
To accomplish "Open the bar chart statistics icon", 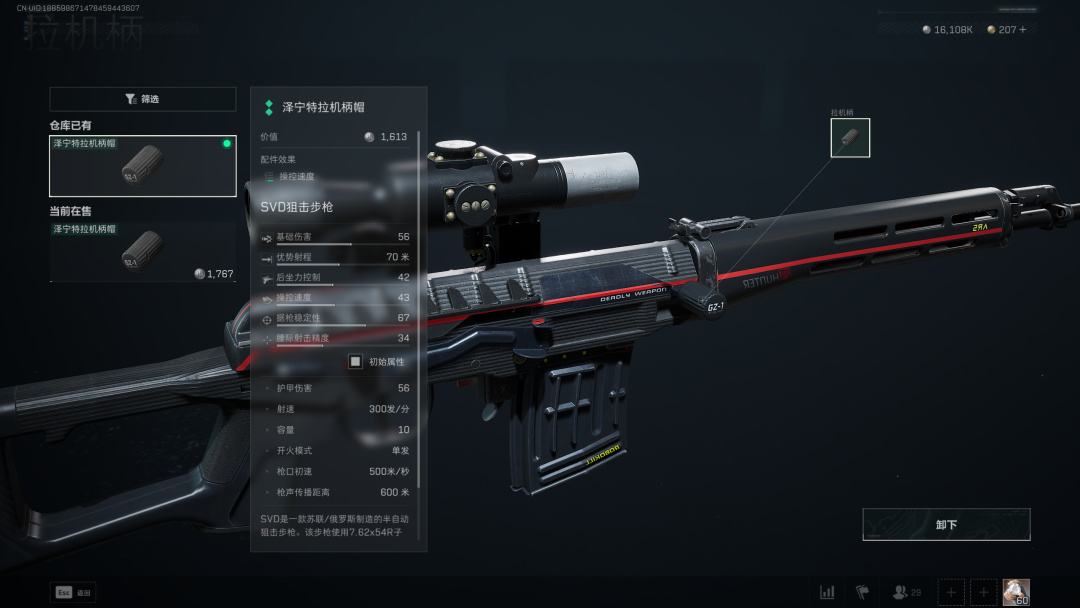I will 827,592.
